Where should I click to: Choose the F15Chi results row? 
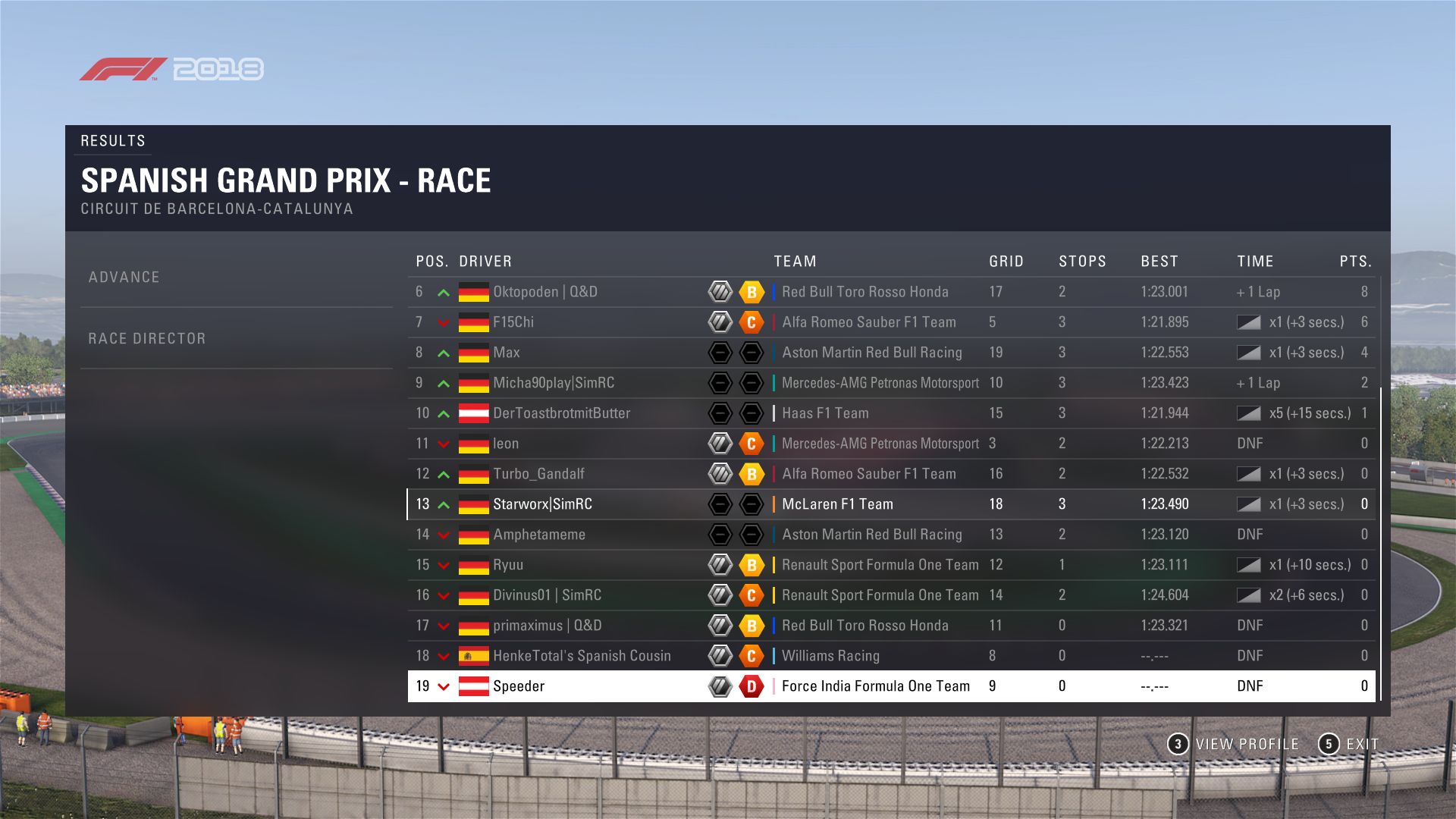click(513, 322)
